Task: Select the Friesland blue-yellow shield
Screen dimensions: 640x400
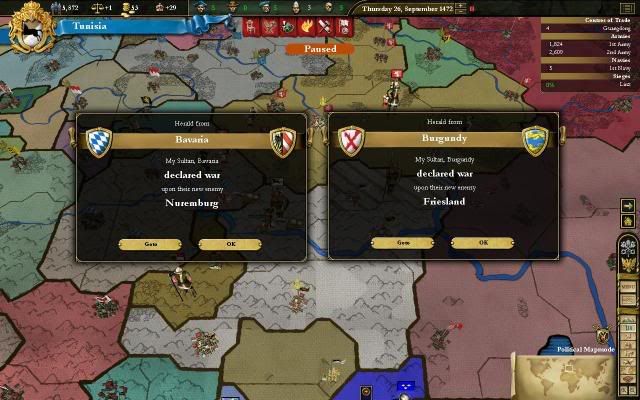Action: pyautogui.click(x=537, y=141)
